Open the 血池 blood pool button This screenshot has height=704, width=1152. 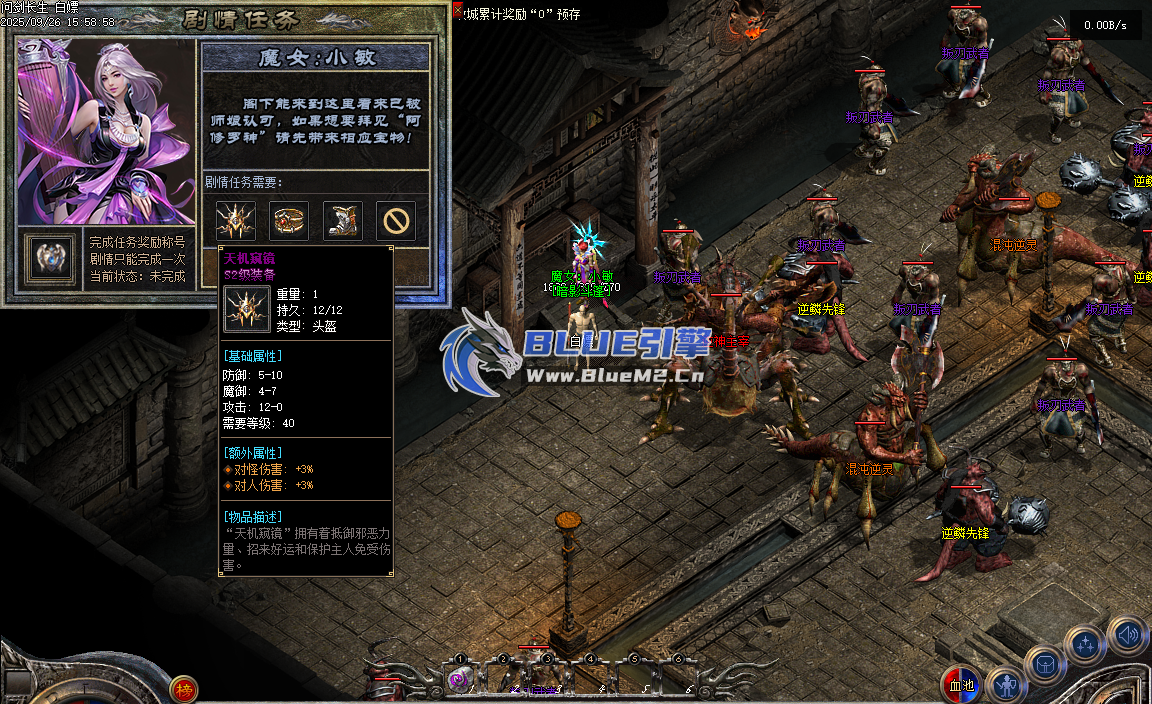(x=962, y=686)
